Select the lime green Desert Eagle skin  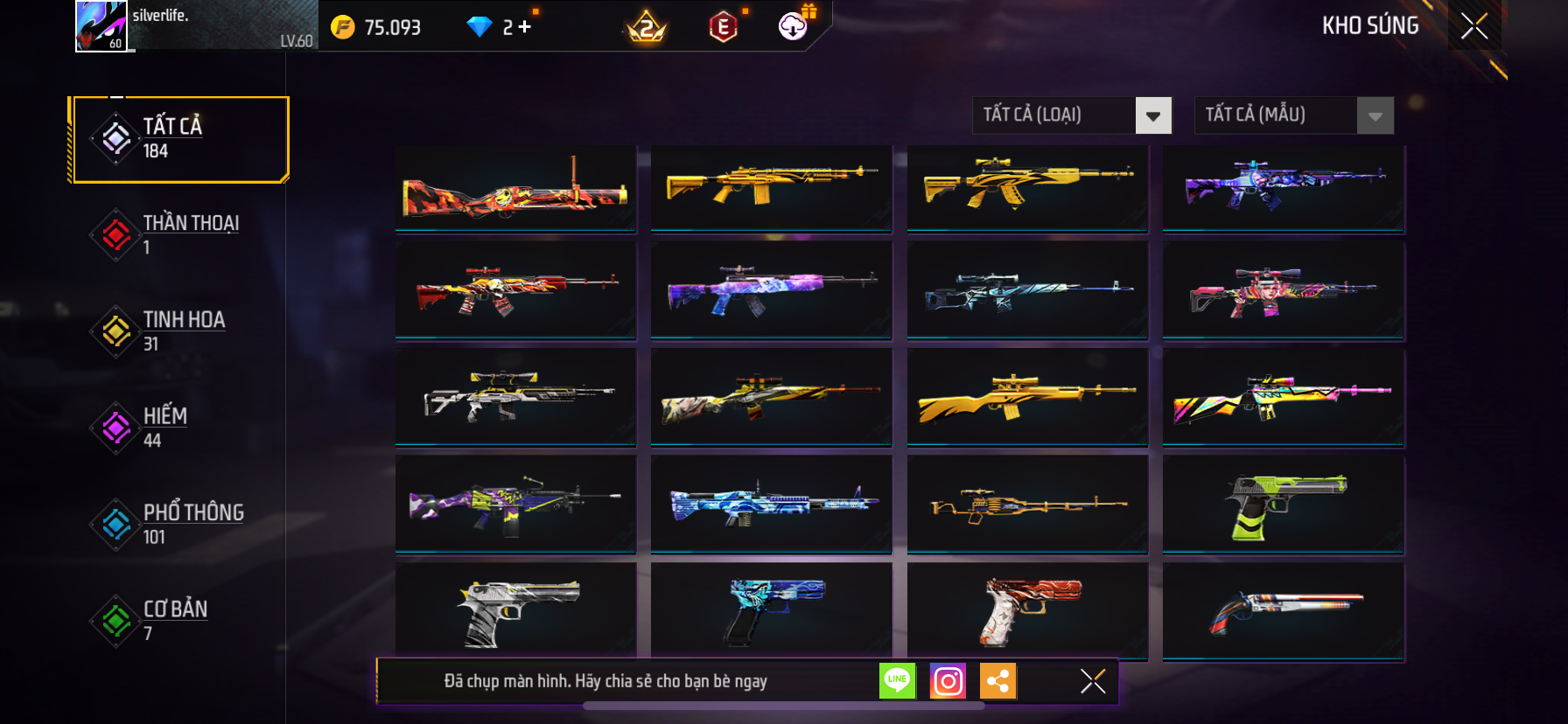[x=1284, y=505]
